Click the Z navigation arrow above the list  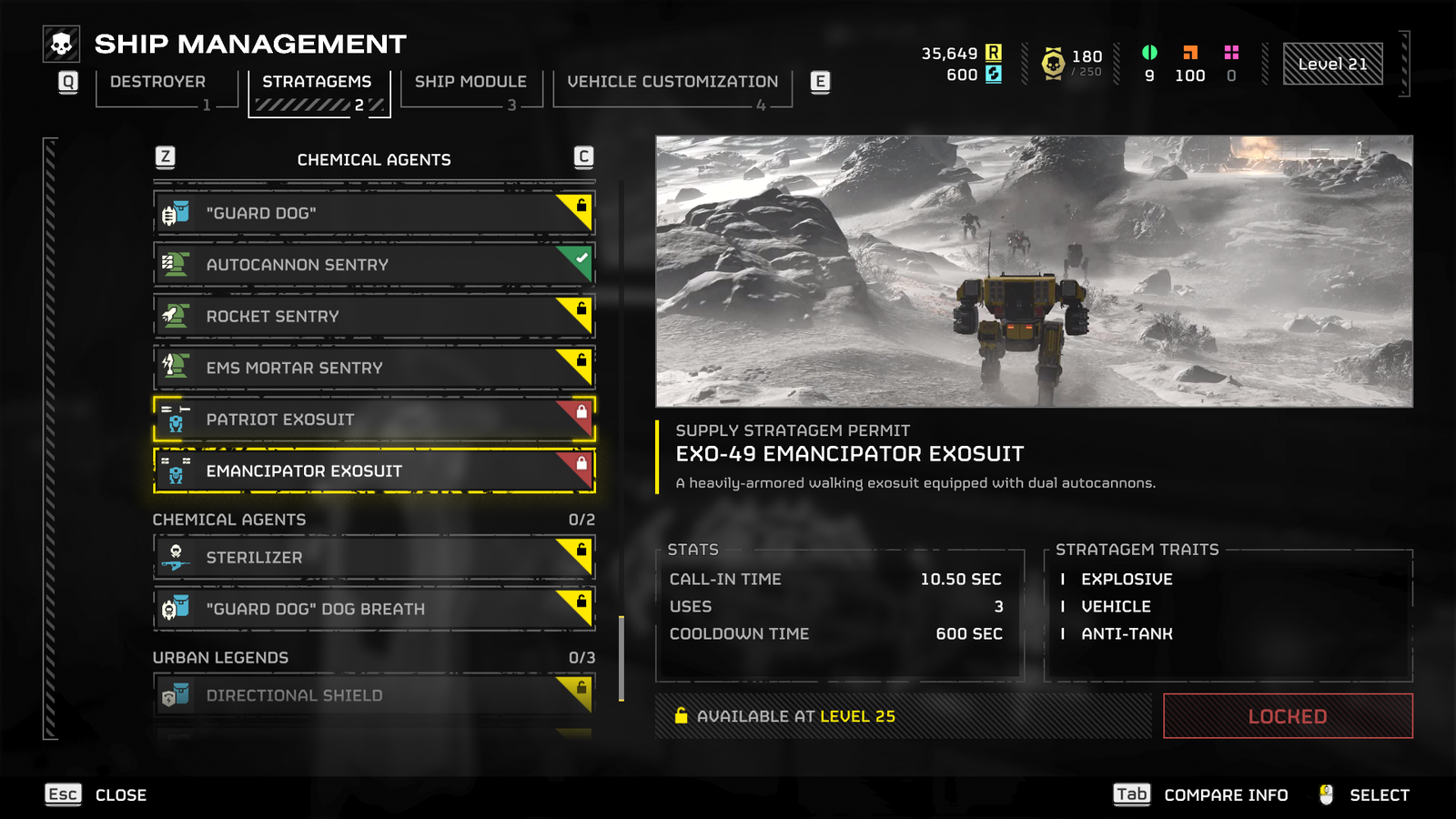164,157
